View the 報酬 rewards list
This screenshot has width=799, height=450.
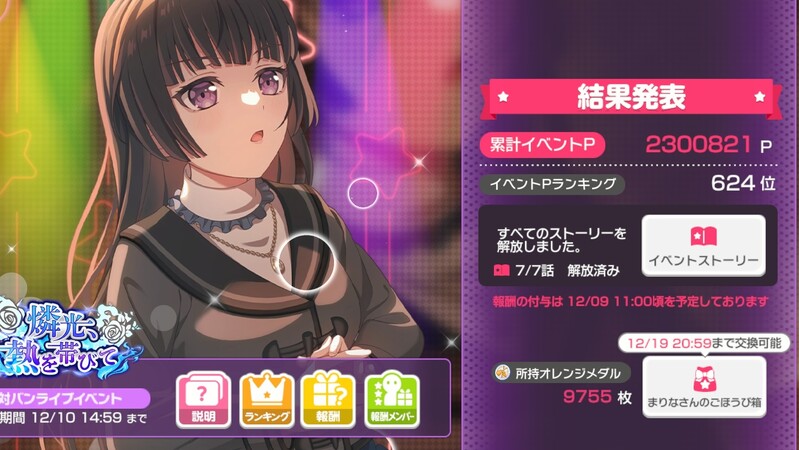click(x=328, y=401)
